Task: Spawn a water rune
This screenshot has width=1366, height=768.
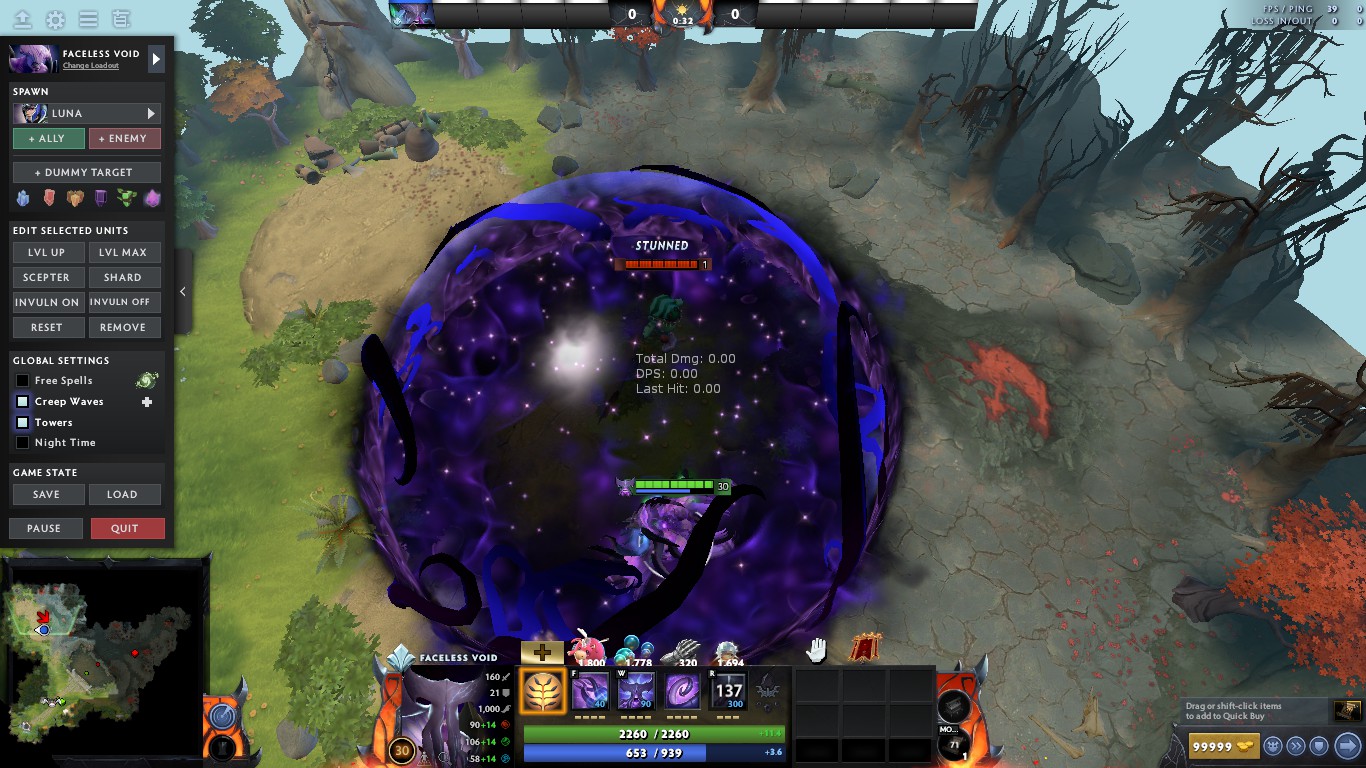Action: click(23, 197)
